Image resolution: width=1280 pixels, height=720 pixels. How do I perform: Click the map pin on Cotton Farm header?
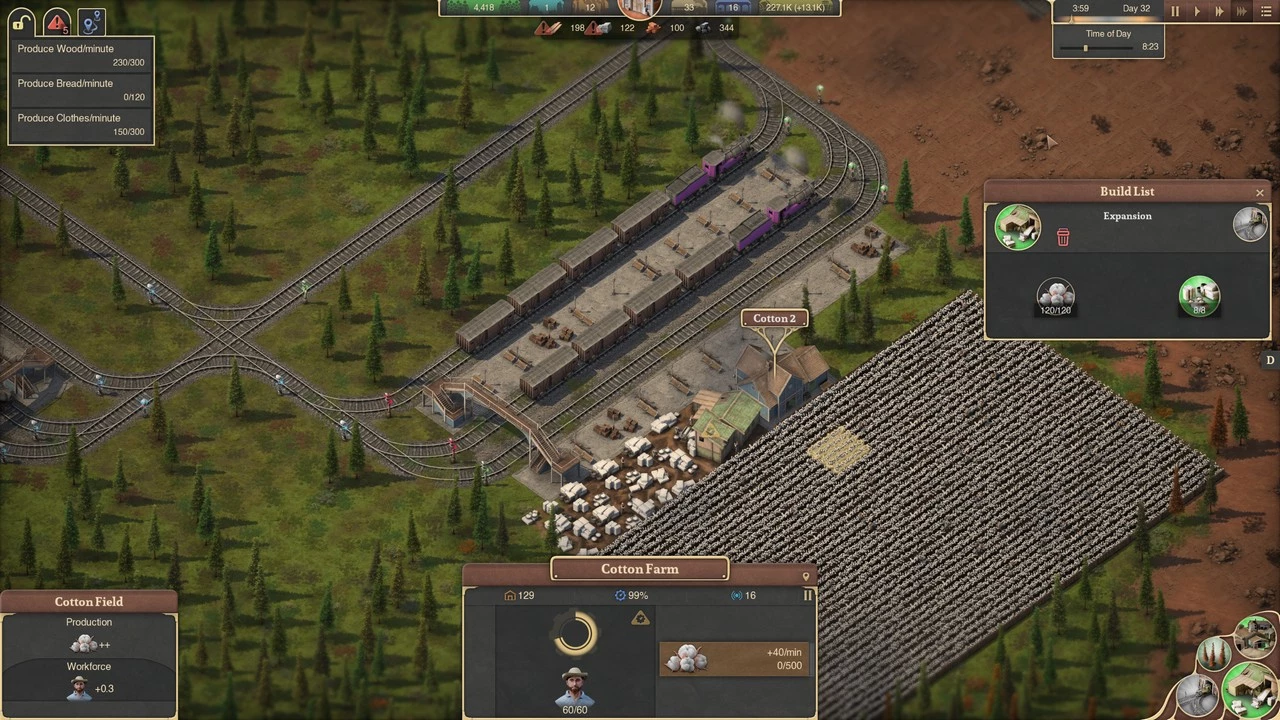806,577
